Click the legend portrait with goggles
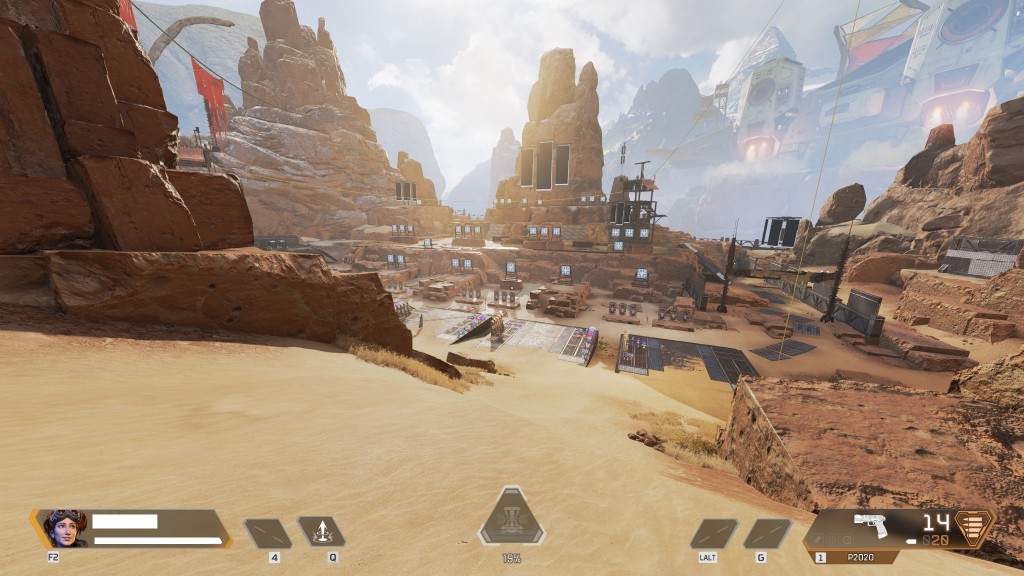 click(x=64, y=528)
